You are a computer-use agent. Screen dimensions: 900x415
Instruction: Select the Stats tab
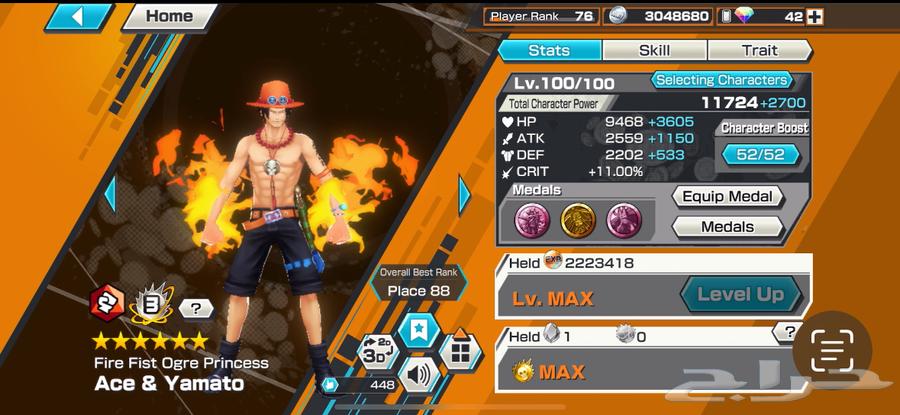click(549, 50)
